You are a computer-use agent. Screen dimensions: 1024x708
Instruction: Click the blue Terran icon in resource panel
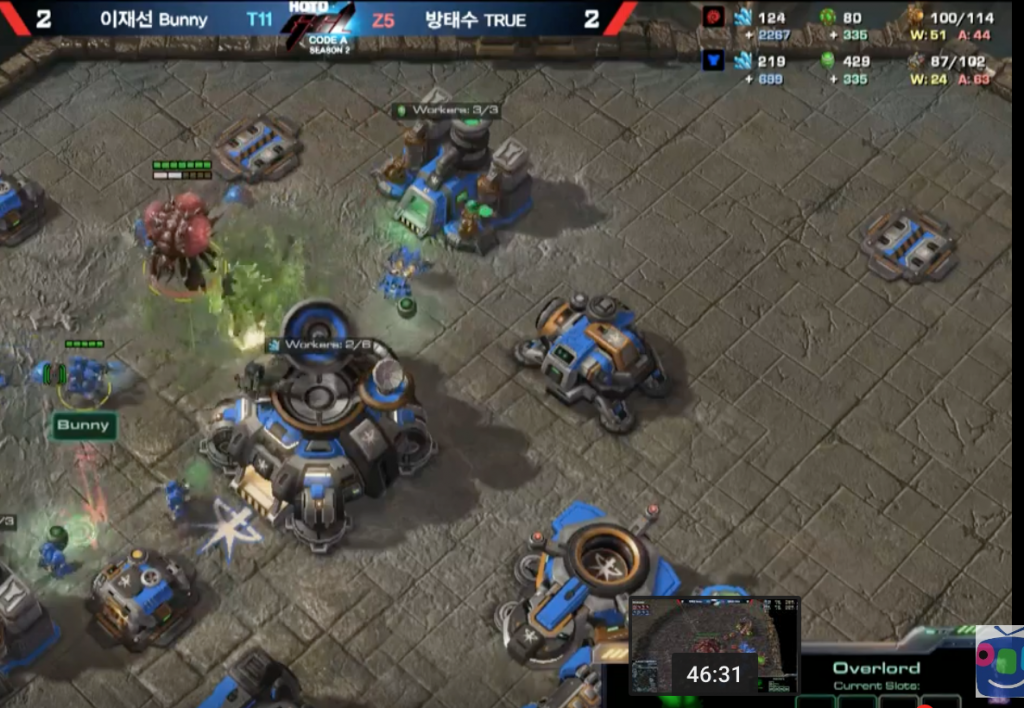tap(712, 61)
